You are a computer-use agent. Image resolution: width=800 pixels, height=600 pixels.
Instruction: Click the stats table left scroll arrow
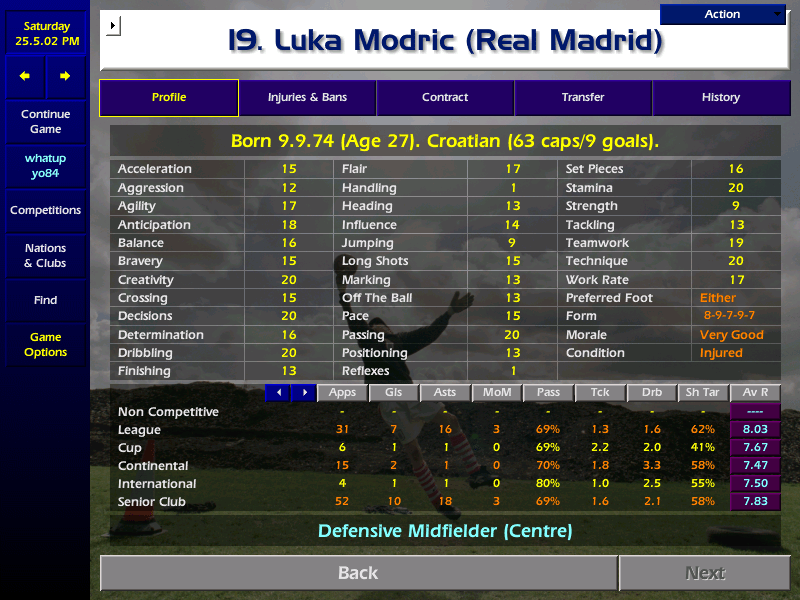pyautogui.click(x=278, y=393)
